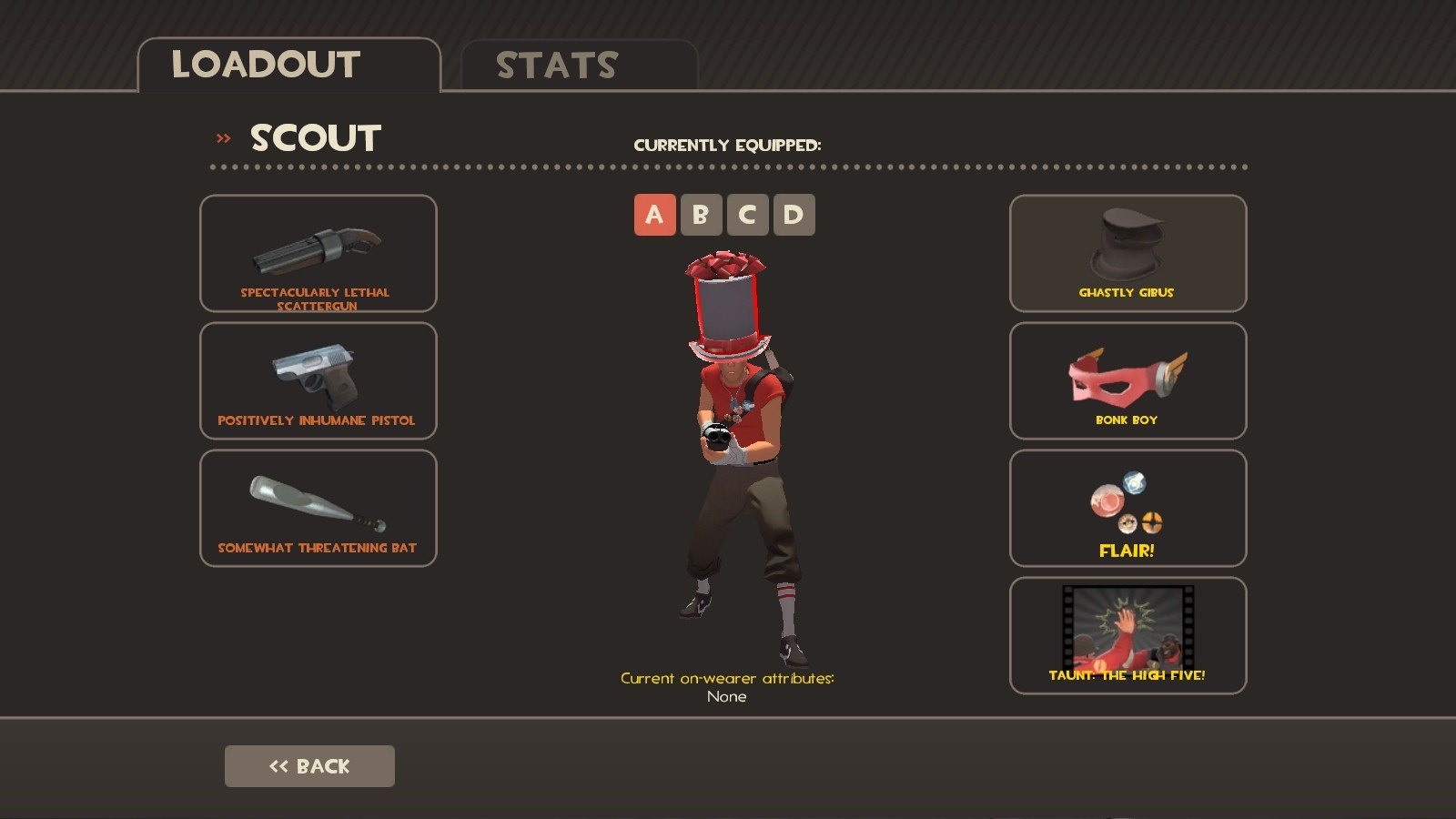The width and height of the screenshot is (1456, 819).
Task: Open the Ghastly Gibus hat slot
Action: (x=1127, y=254)
